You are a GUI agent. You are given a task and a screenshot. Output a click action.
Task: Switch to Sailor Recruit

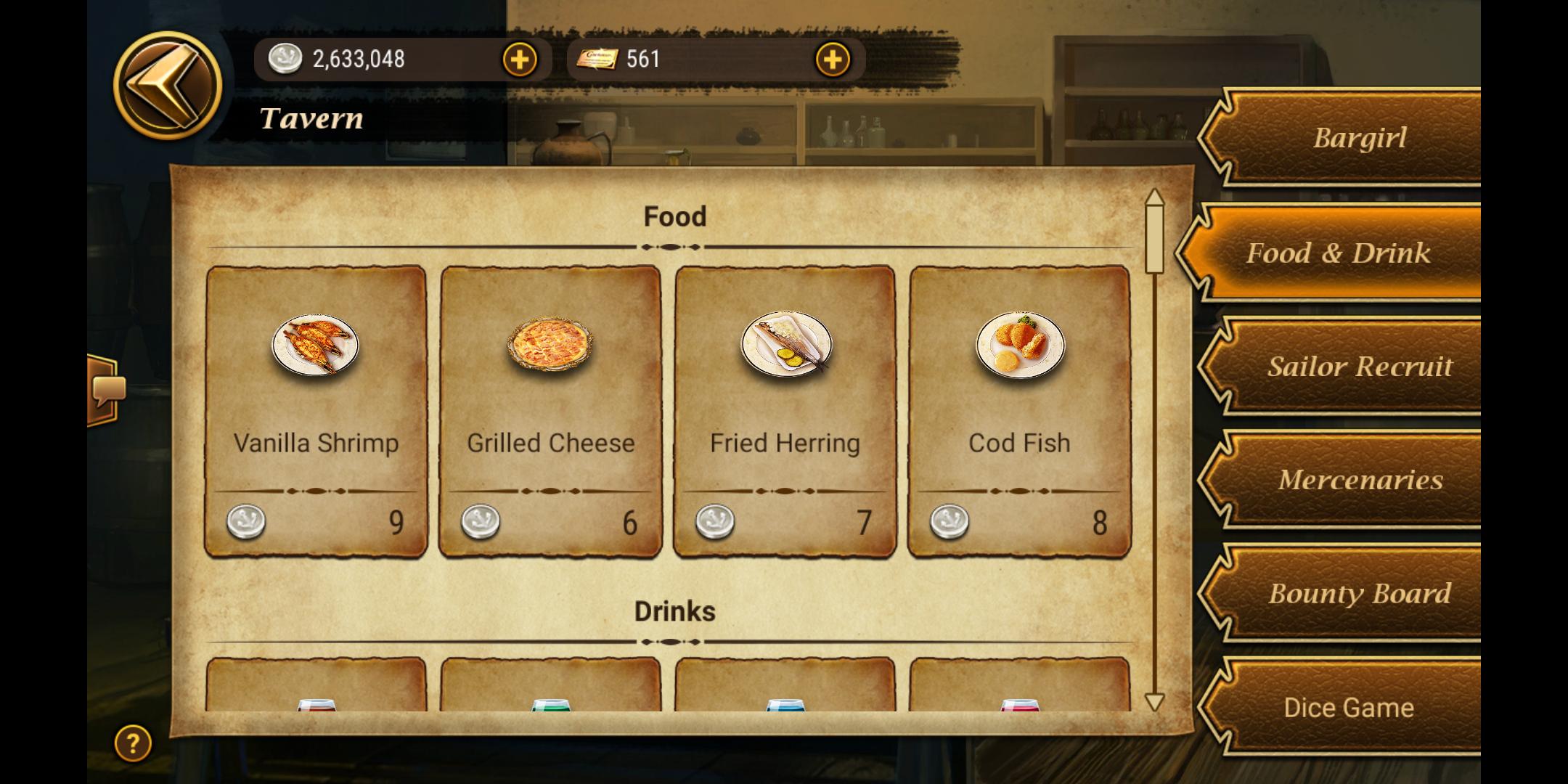1357,367
